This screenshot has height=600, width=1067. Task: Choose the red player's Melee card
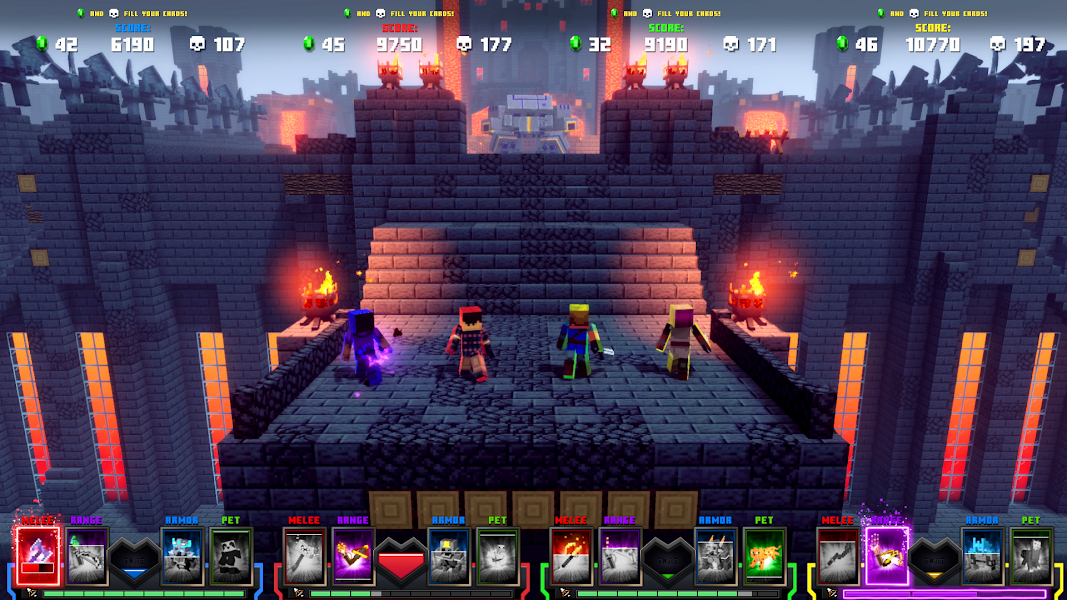(x=304, y=556)
